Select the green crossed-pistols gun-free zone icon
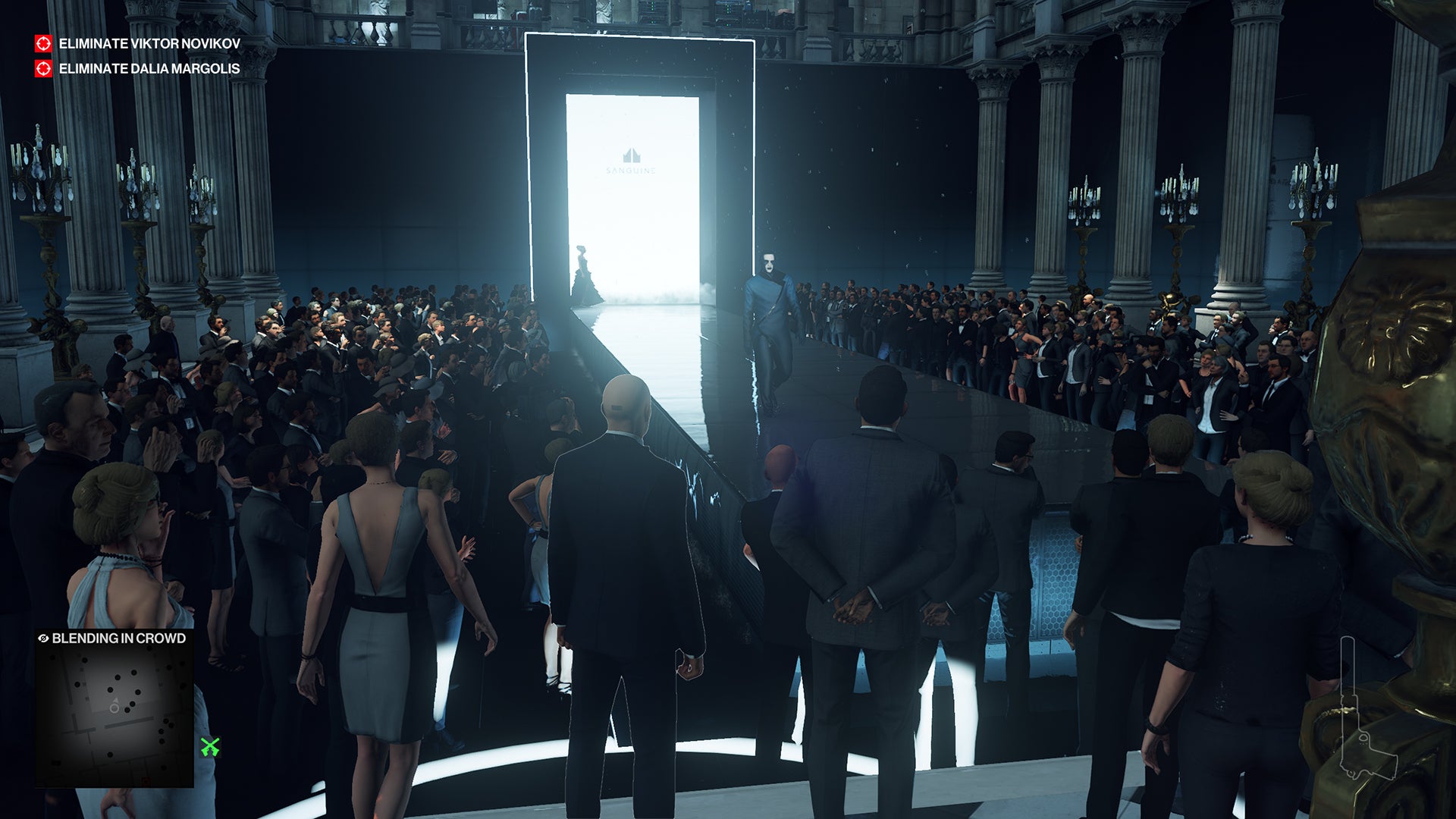This screenshot has width=1456, height=819. pos(209,745)
